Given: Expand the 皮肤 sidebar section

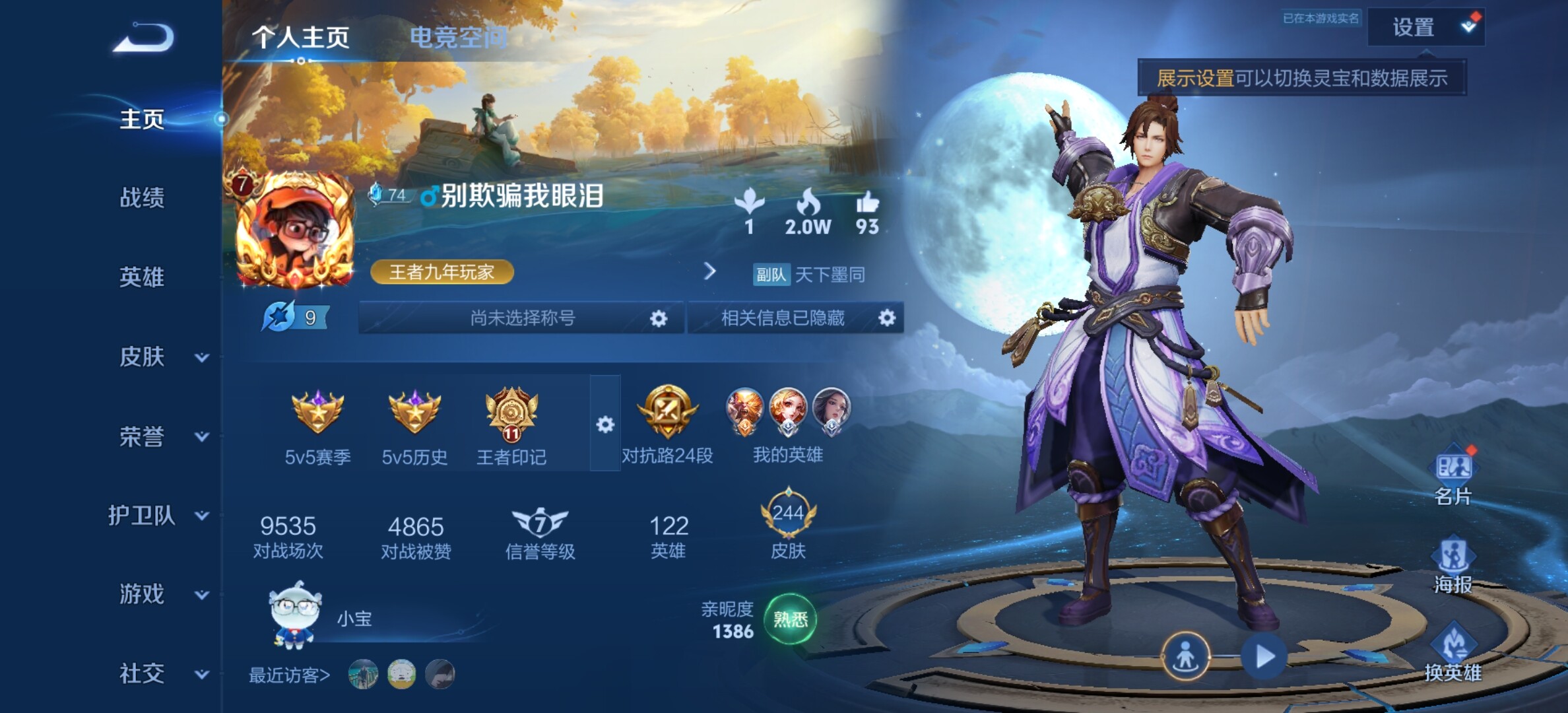Looking at the screenshot, I should [162, 357].
